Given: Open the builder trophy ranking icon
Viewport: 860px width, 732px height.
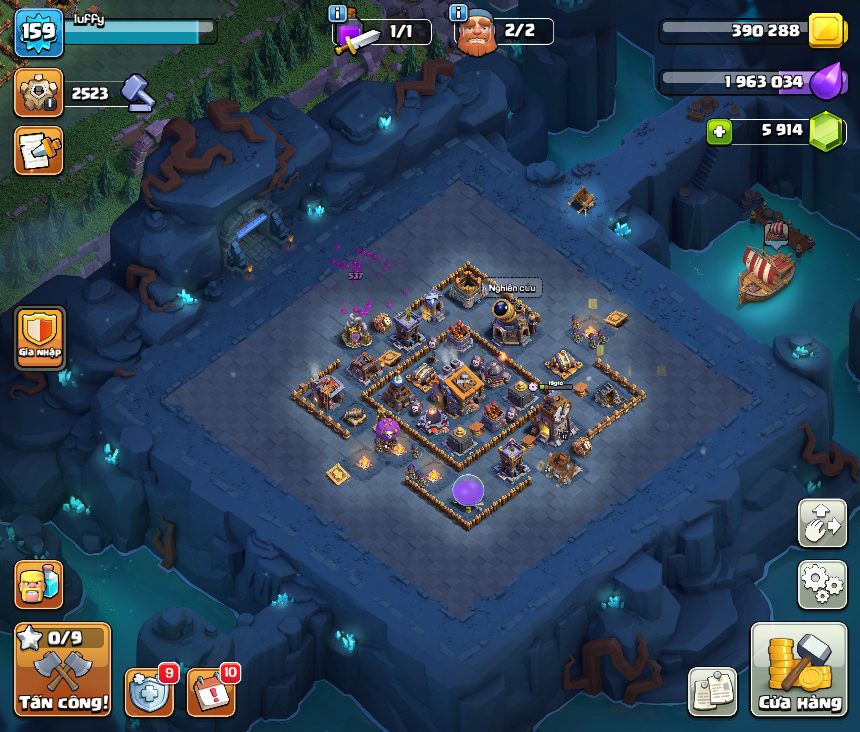Looking at the screenshot, I should (39, 93).
